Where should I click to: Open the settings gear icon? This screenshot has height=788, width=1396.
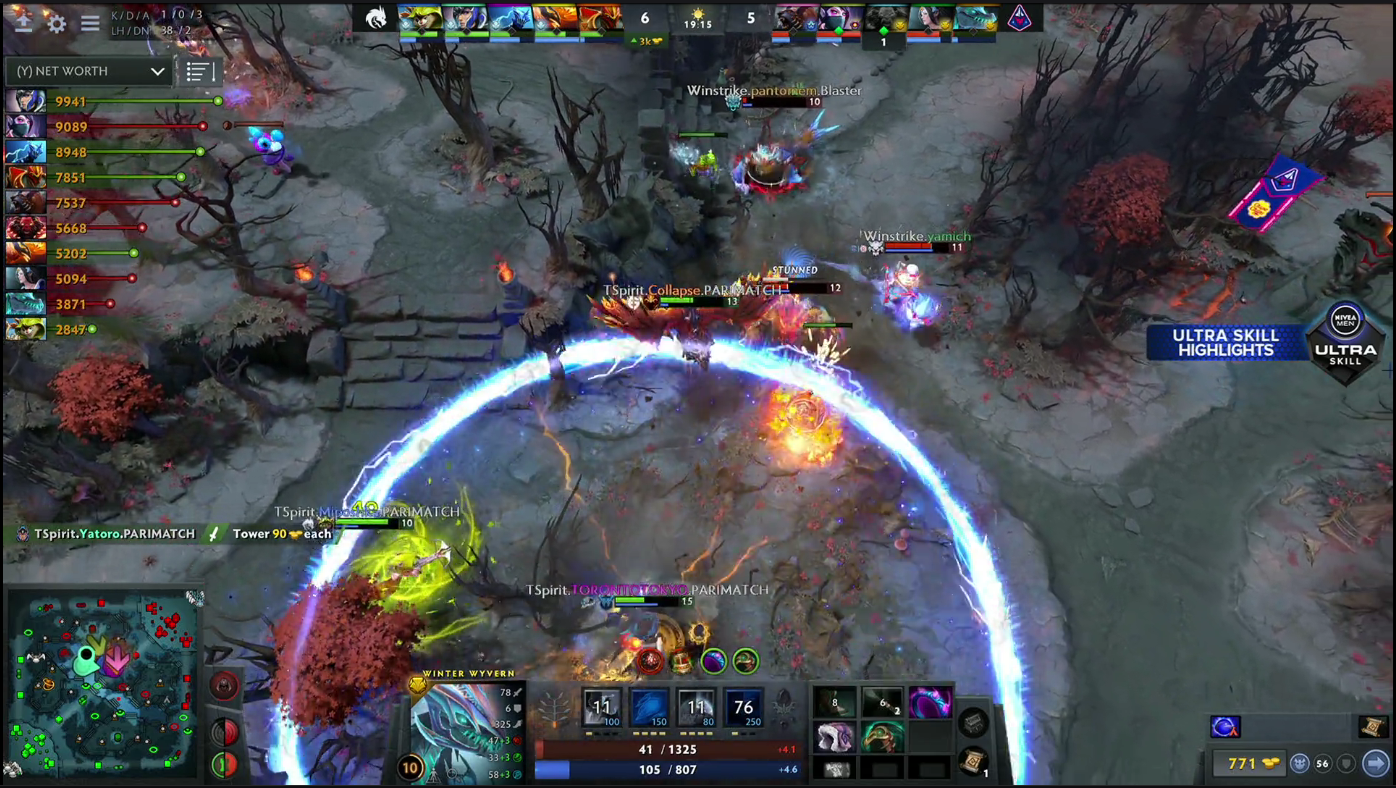tap(56, 23)
